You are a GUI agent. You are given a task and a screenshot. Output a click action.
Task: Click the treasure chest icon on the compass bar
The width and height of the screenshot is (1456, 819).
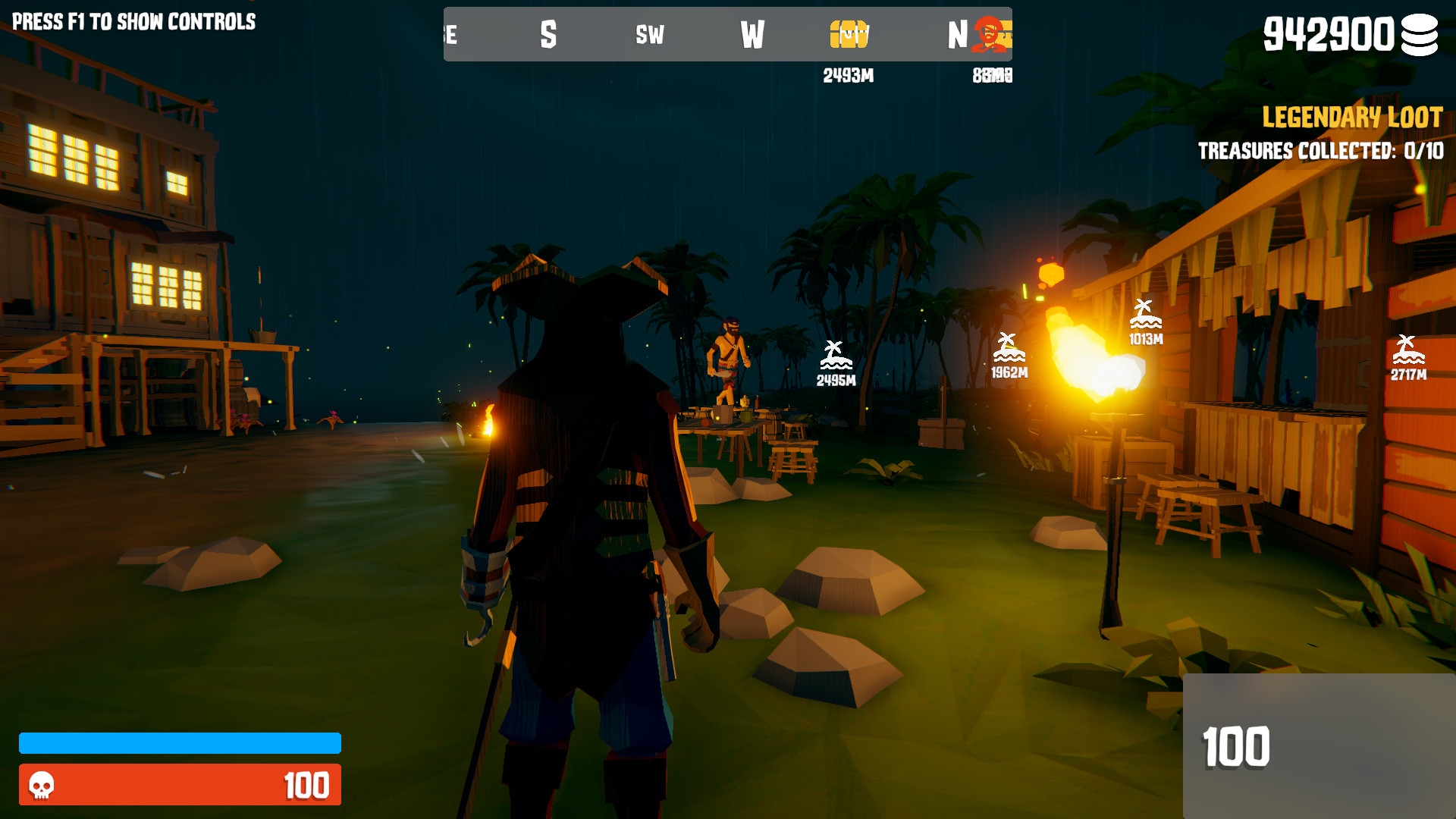point(848,33)
